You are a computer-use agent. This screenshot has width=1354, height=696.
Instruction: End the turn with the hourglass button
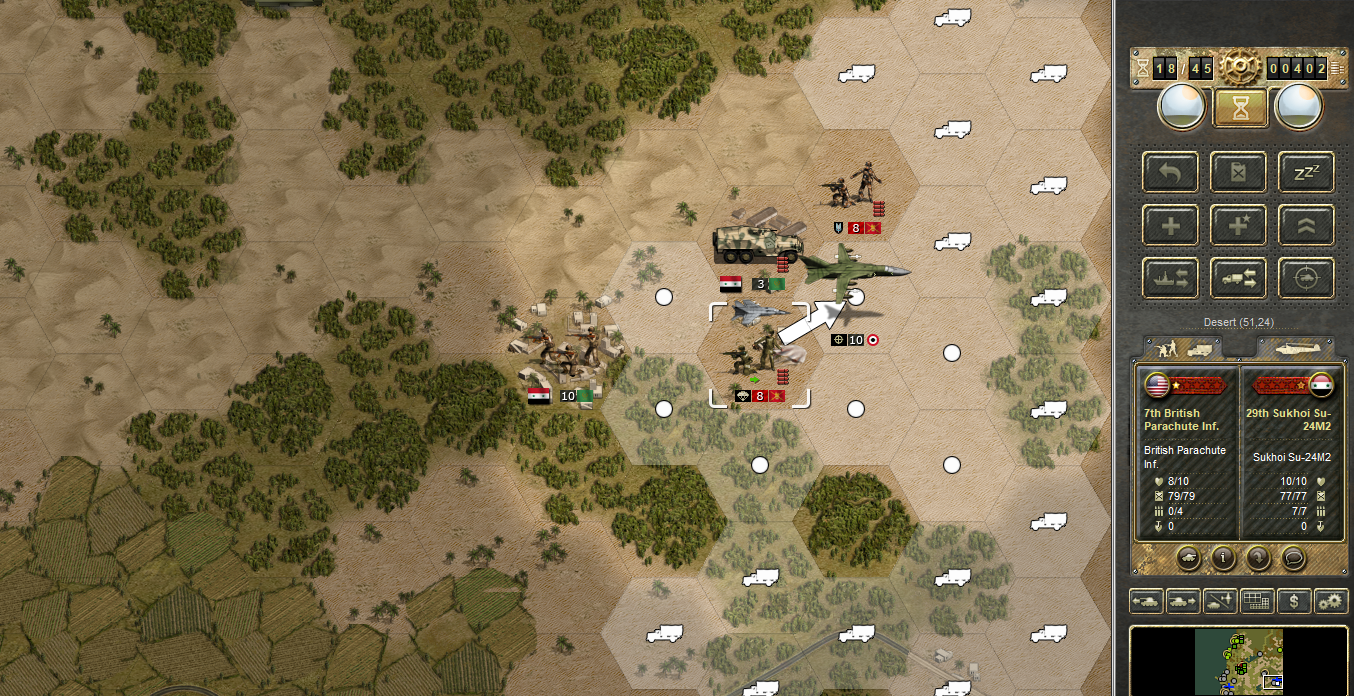(1240, 108)
